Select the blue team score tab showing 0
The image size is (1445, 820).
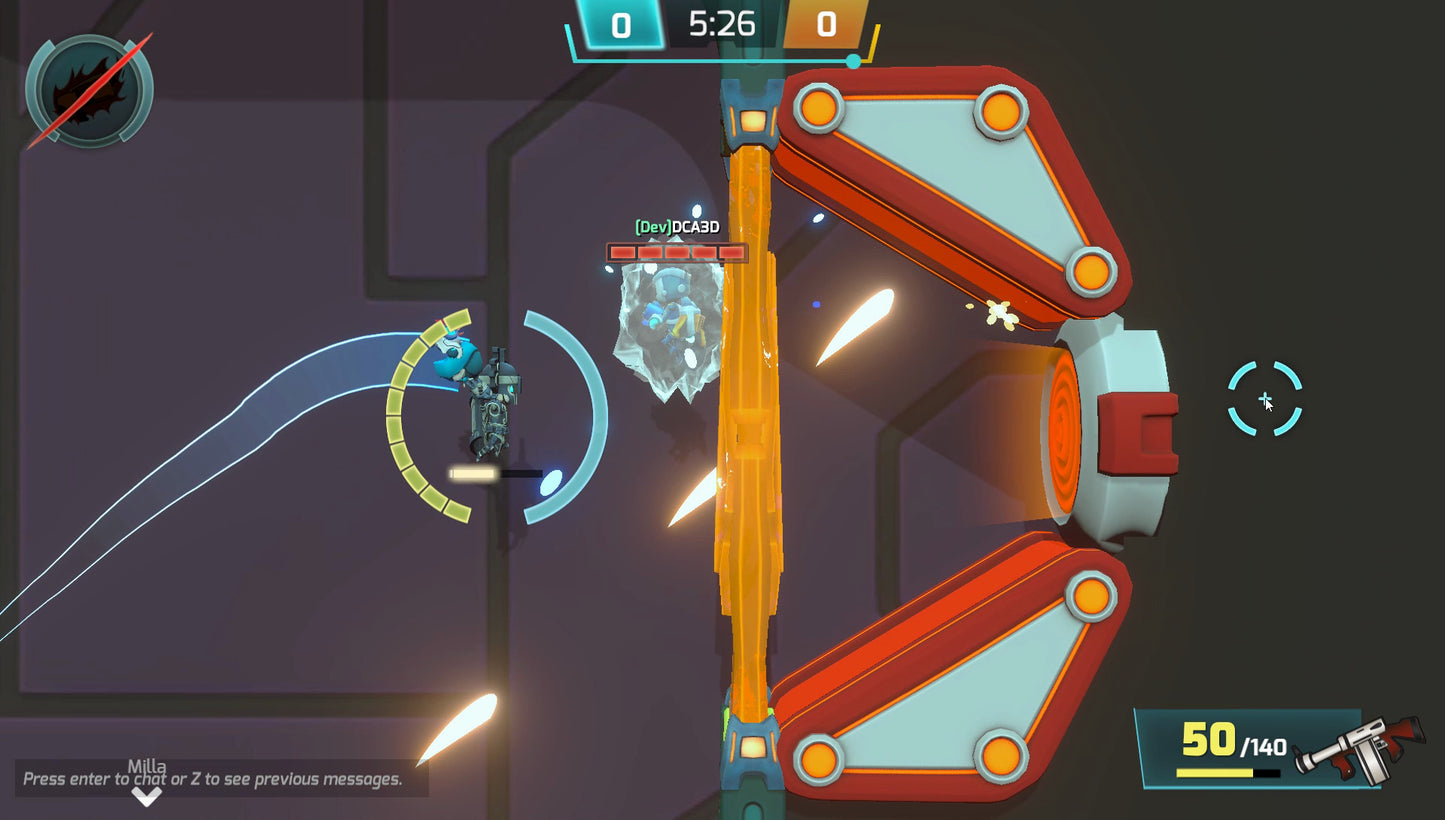620,24
